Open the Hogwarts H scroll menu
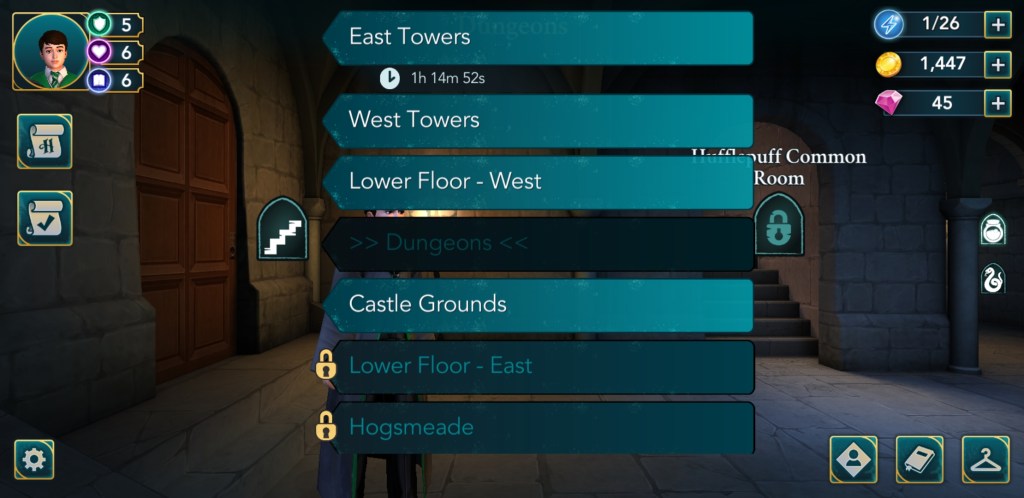The image size is (1024, 498). tap(44, 142)
